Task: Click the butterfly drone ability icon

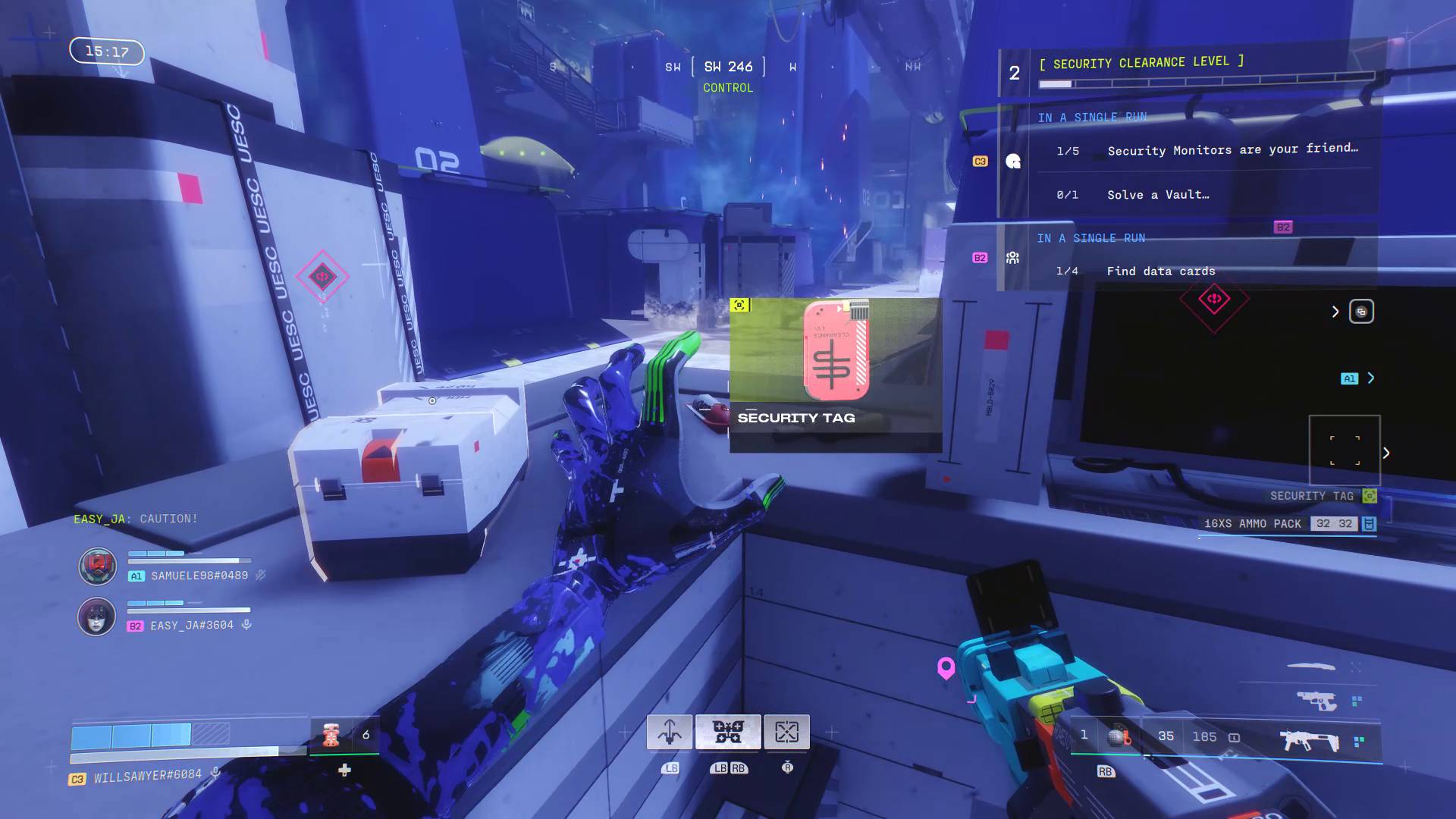Action: pos(728,730)
